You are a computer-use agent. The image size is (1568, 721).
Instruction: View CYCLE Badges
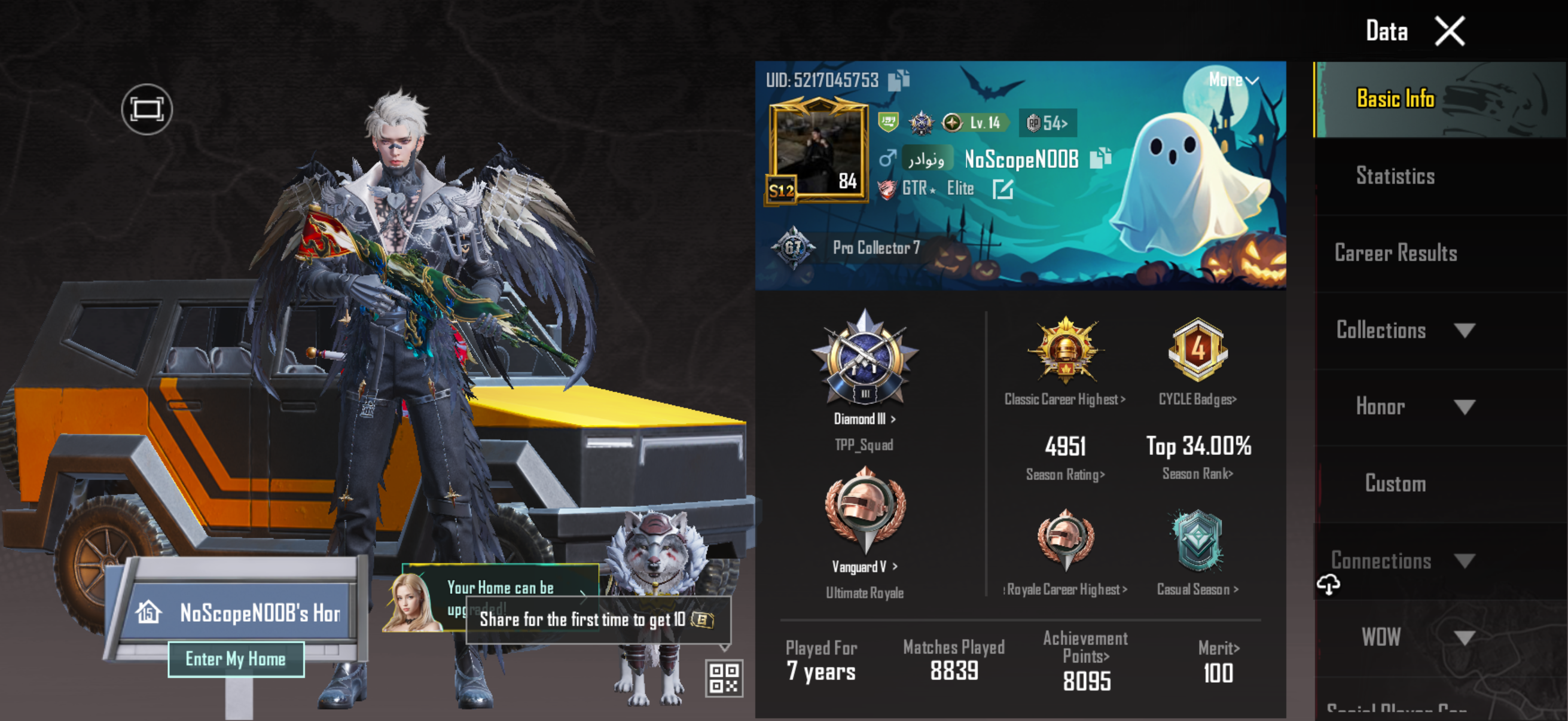tap(1197, 399)
